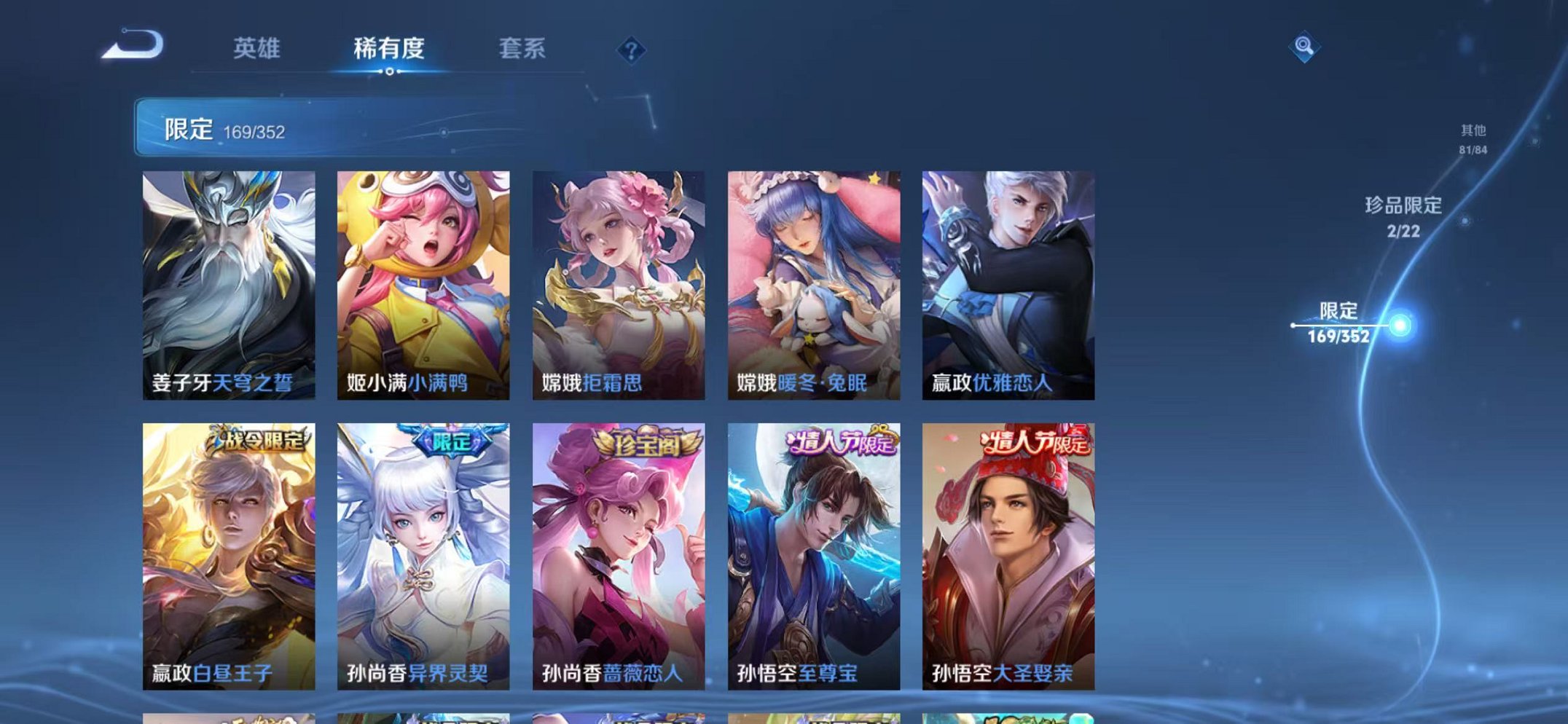Click the 其他 81/84 category on the right
Image resolution: width=1568 pixels, height=724 pixels.
pyautogui.click(x=1475, y=140)
